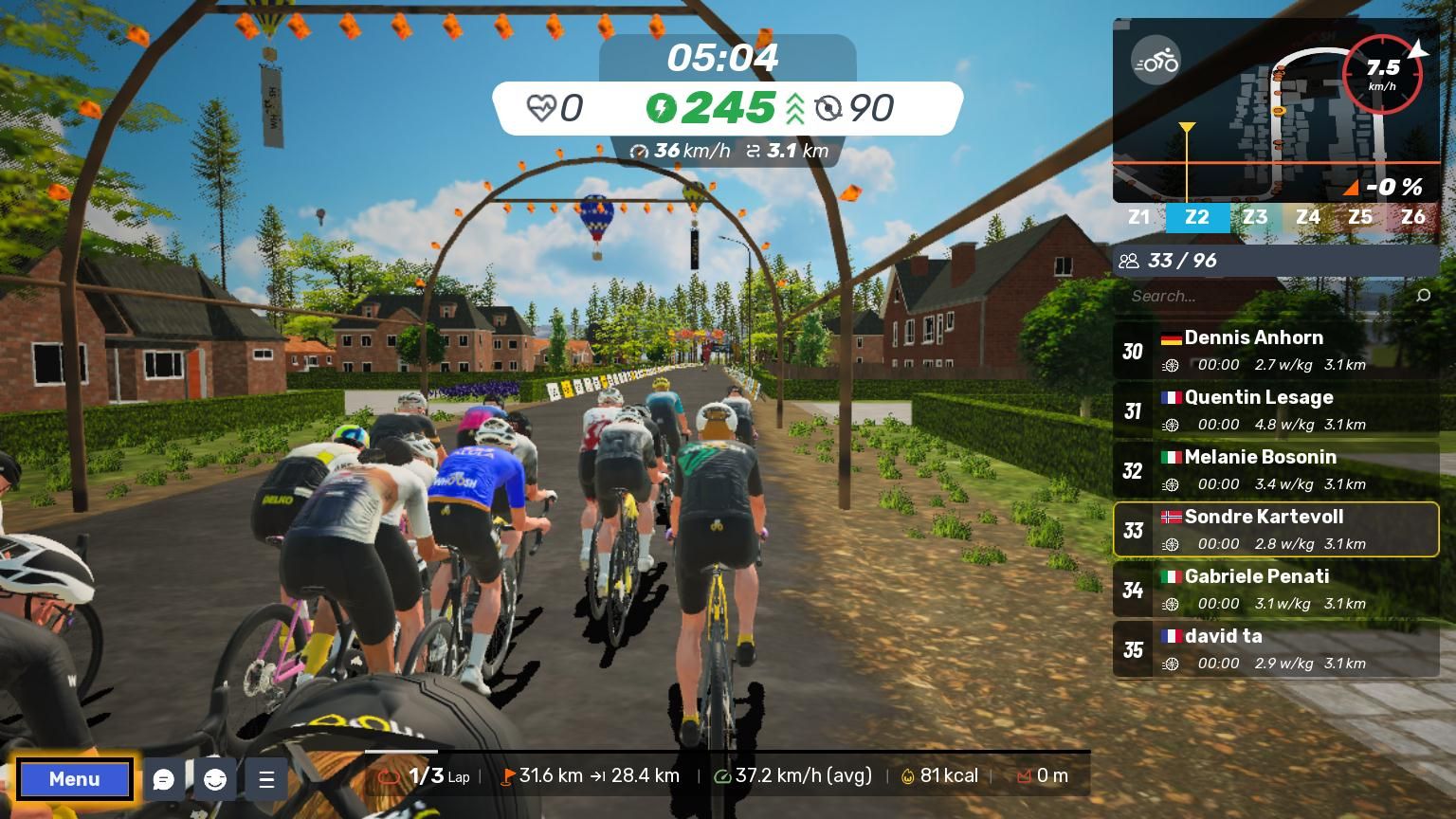Choose Melanie Bosonin's rider row
This screenshot has height=819, width=1456.
[x=1276, y=470]
